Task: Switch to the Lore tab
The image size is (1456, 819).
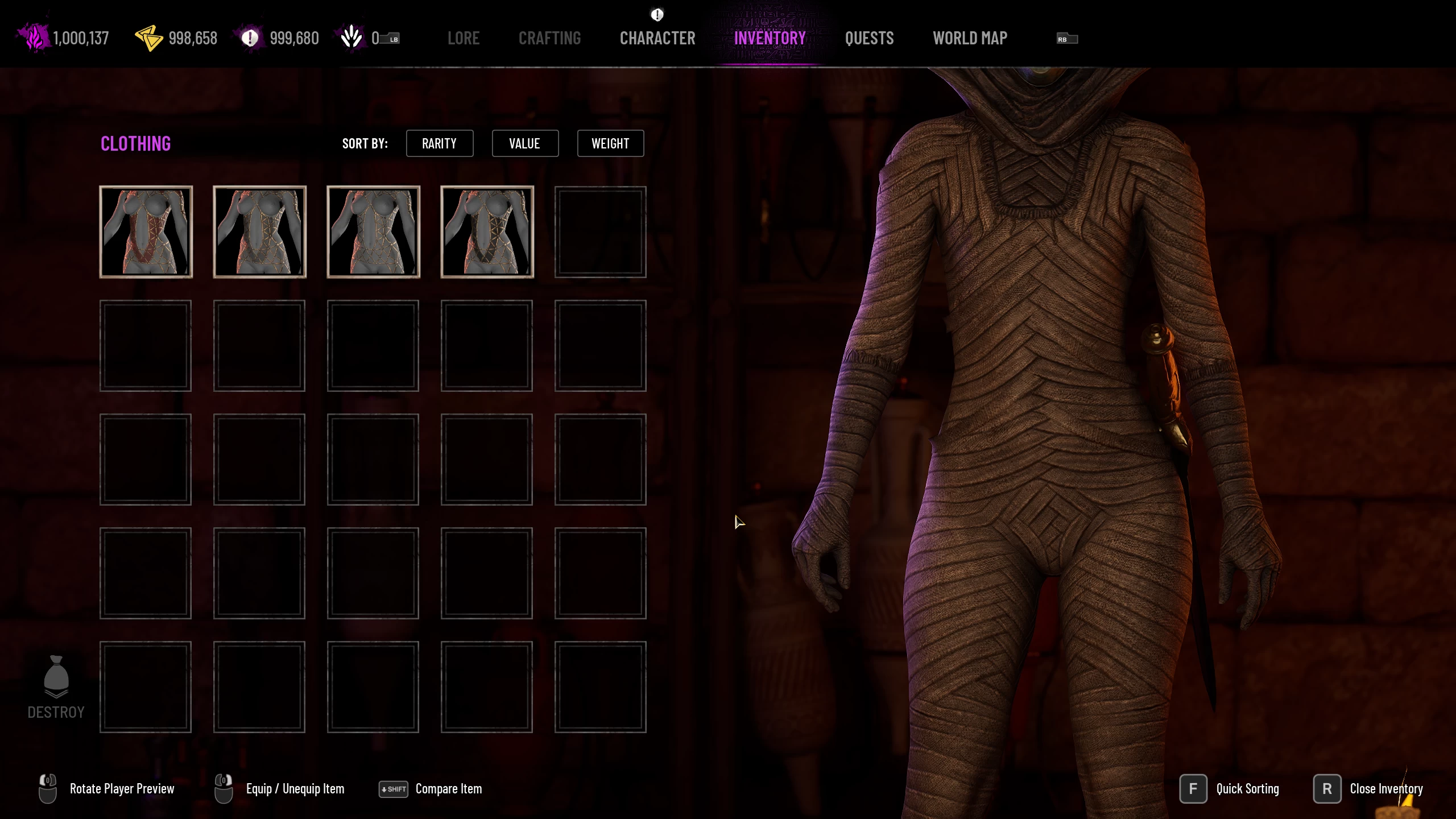Action: 463,38
